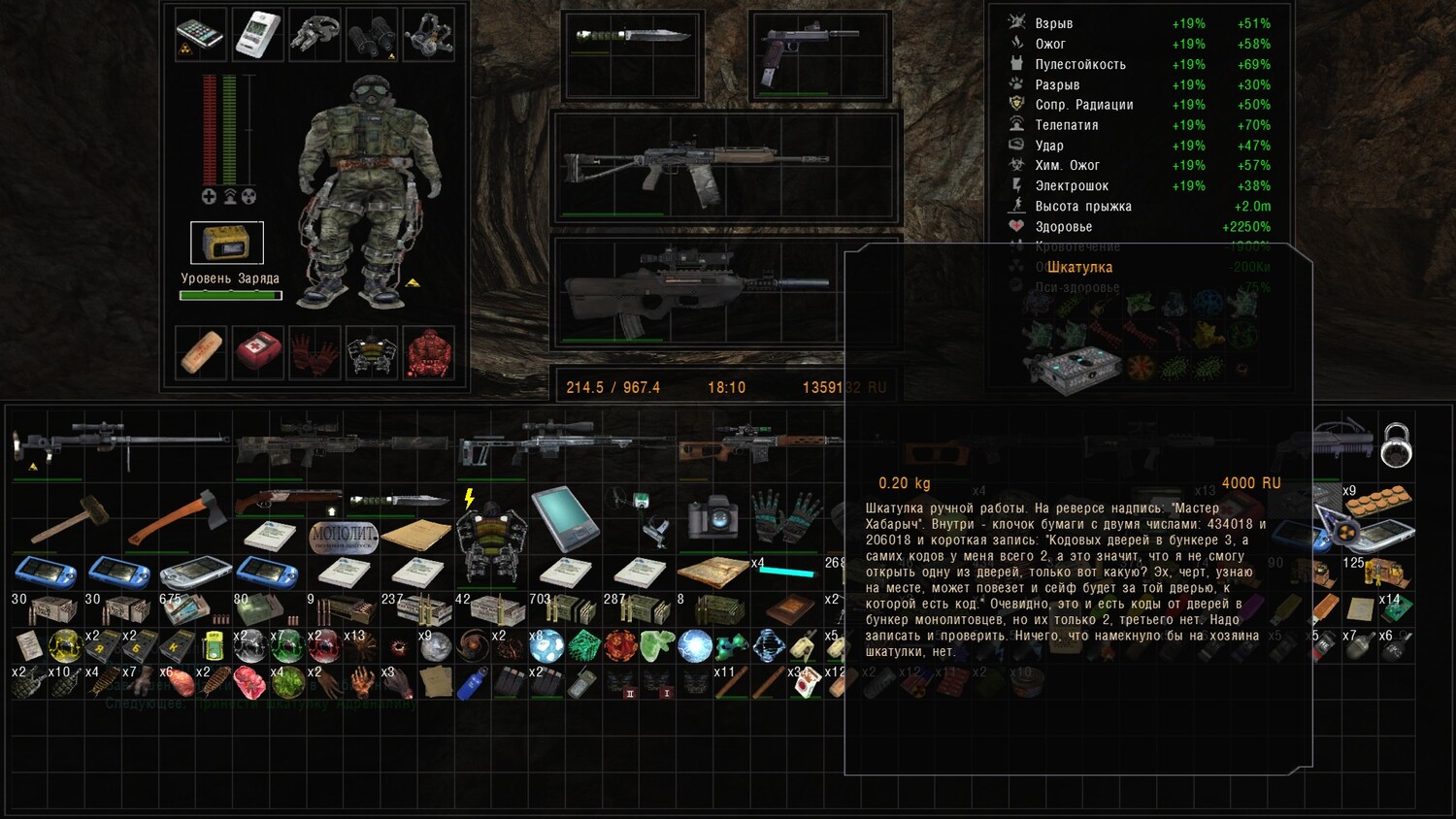
Task: Click the red gloves belt slot
Action: (314, 352)
